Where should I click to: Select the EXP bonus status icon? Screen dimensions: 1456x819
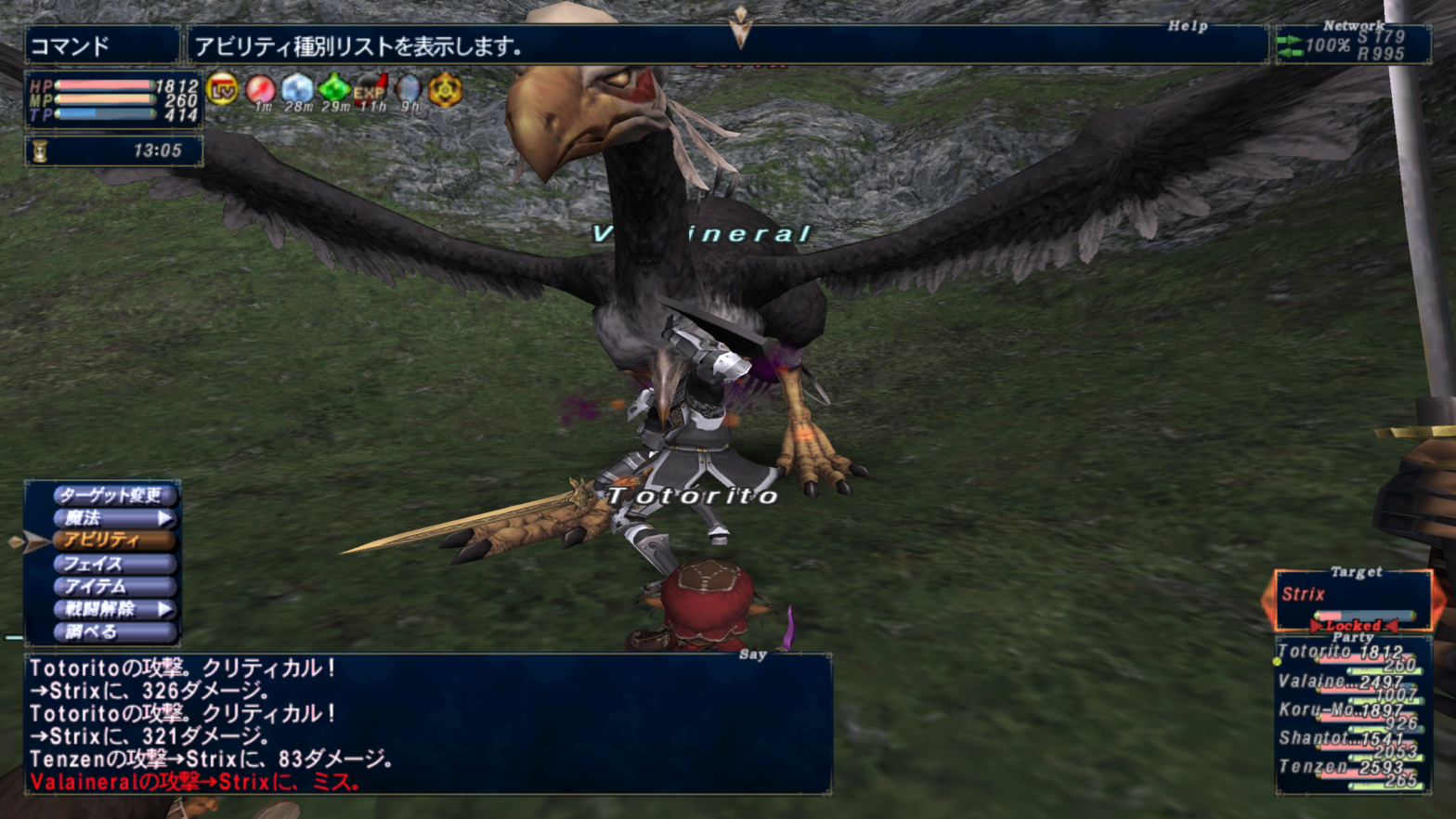370,90
